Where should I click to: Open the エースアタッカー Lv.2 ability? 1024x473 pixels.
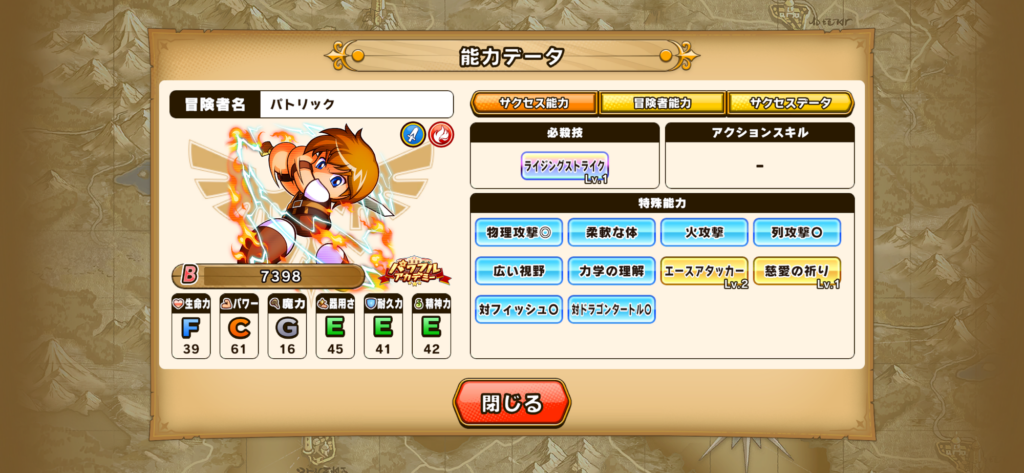pos(704,271)
